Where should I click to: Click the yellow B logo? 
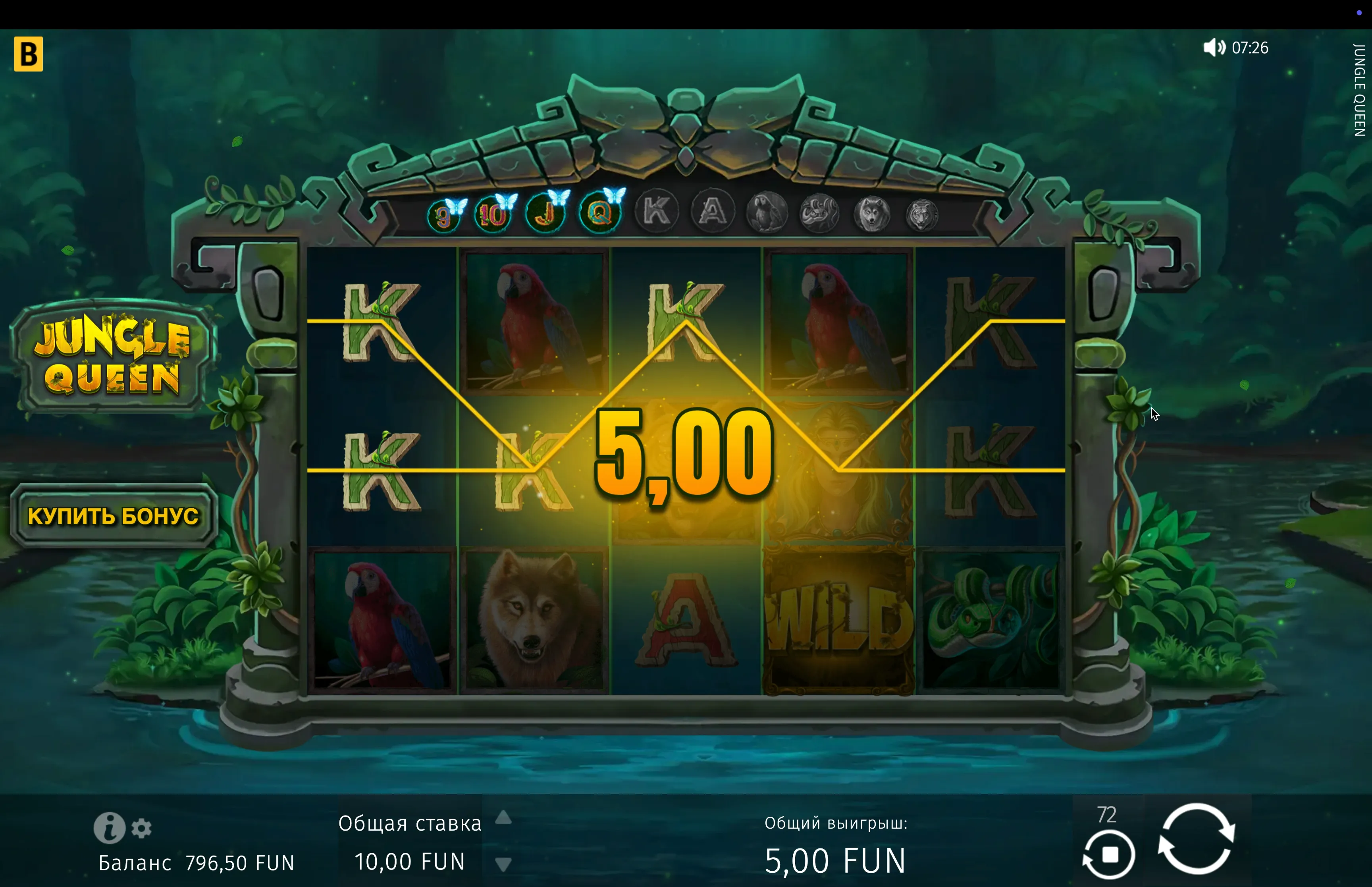[x=29, y=54]
